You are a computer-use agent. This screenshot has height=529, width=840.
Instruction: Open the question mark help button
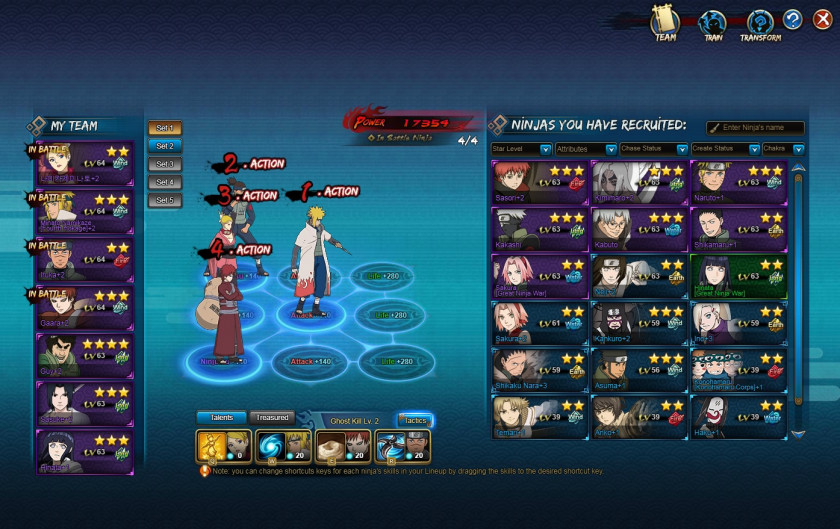coord(792,19)
